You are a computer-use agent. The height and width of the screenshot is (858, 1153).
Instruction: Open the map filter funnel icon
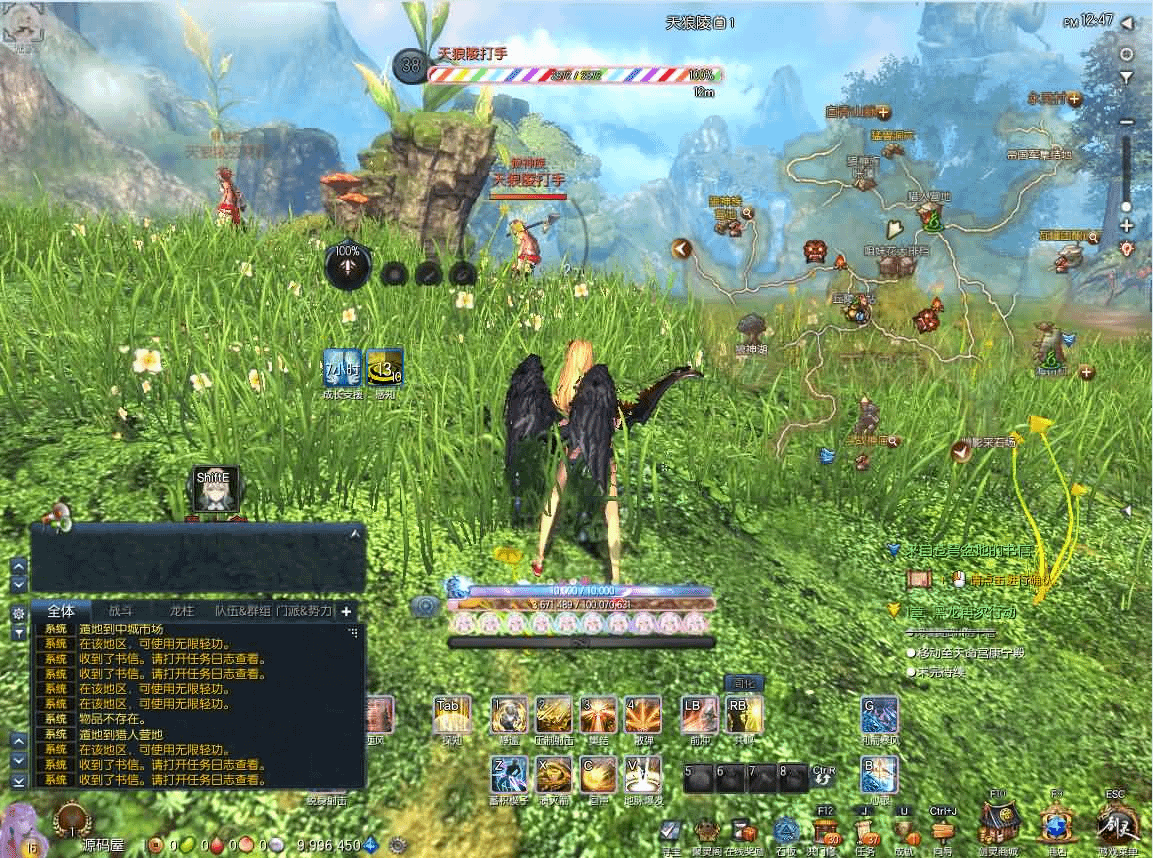[1127, 77]
